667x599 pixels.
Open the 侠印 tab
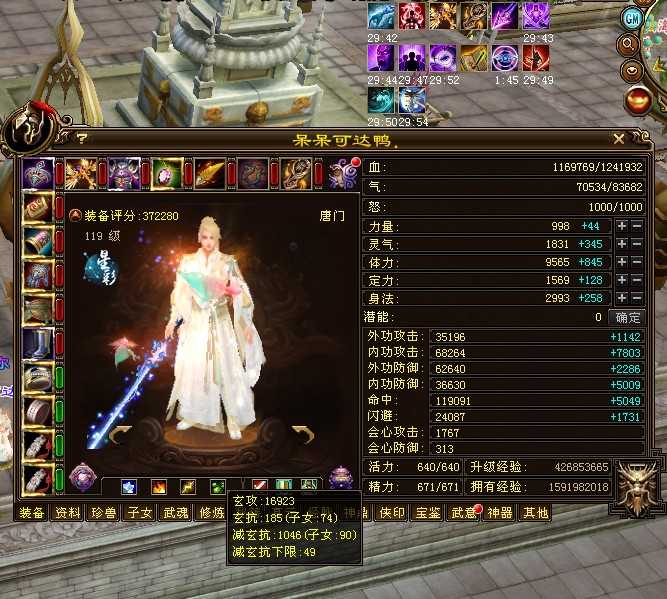pos(391,513)
